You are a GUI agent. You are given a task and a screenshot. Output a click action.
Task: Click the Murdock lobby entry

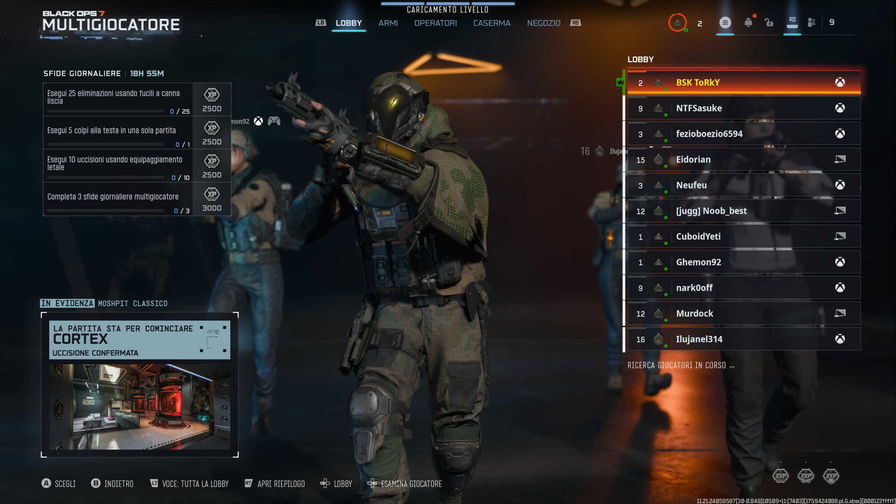click(x=740, y=314)
